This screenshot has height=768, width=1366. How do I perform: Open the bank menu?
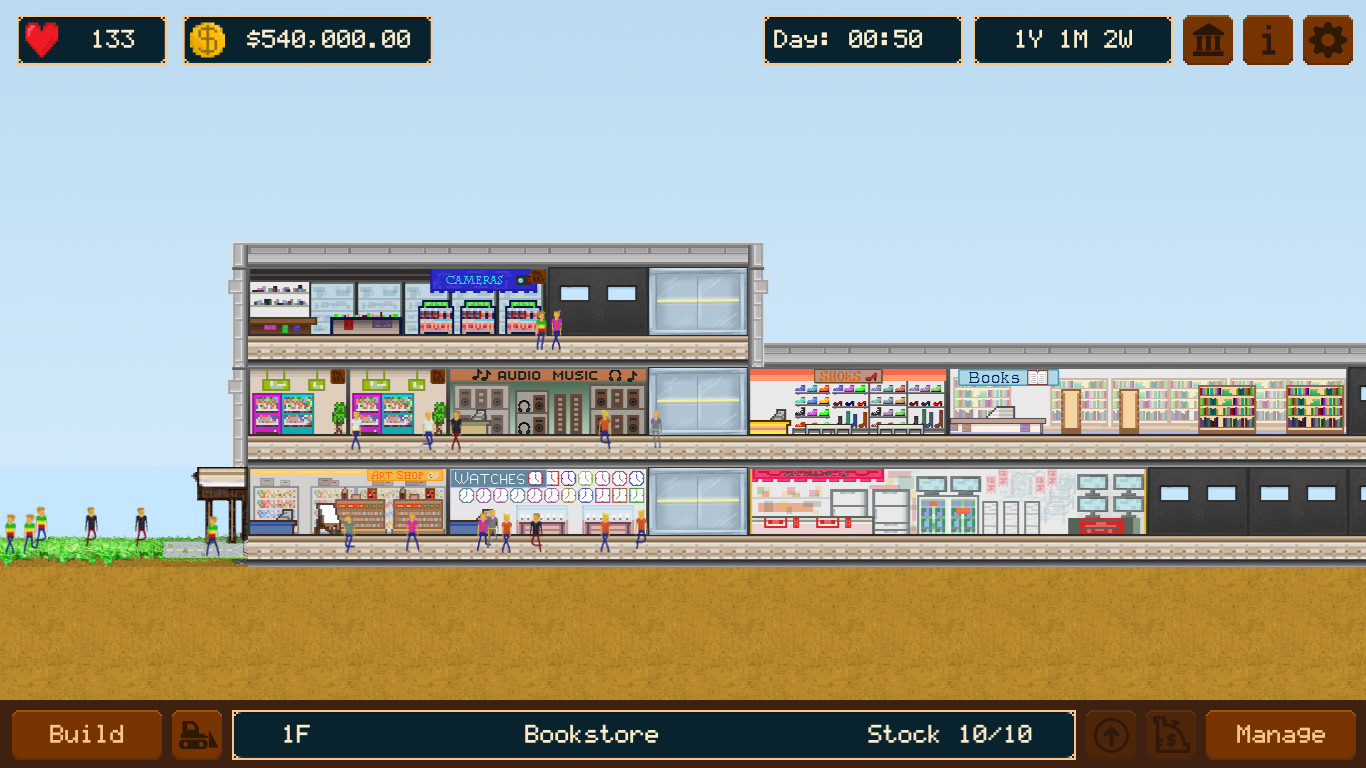pyautogui.click(x=1207, y=40)
